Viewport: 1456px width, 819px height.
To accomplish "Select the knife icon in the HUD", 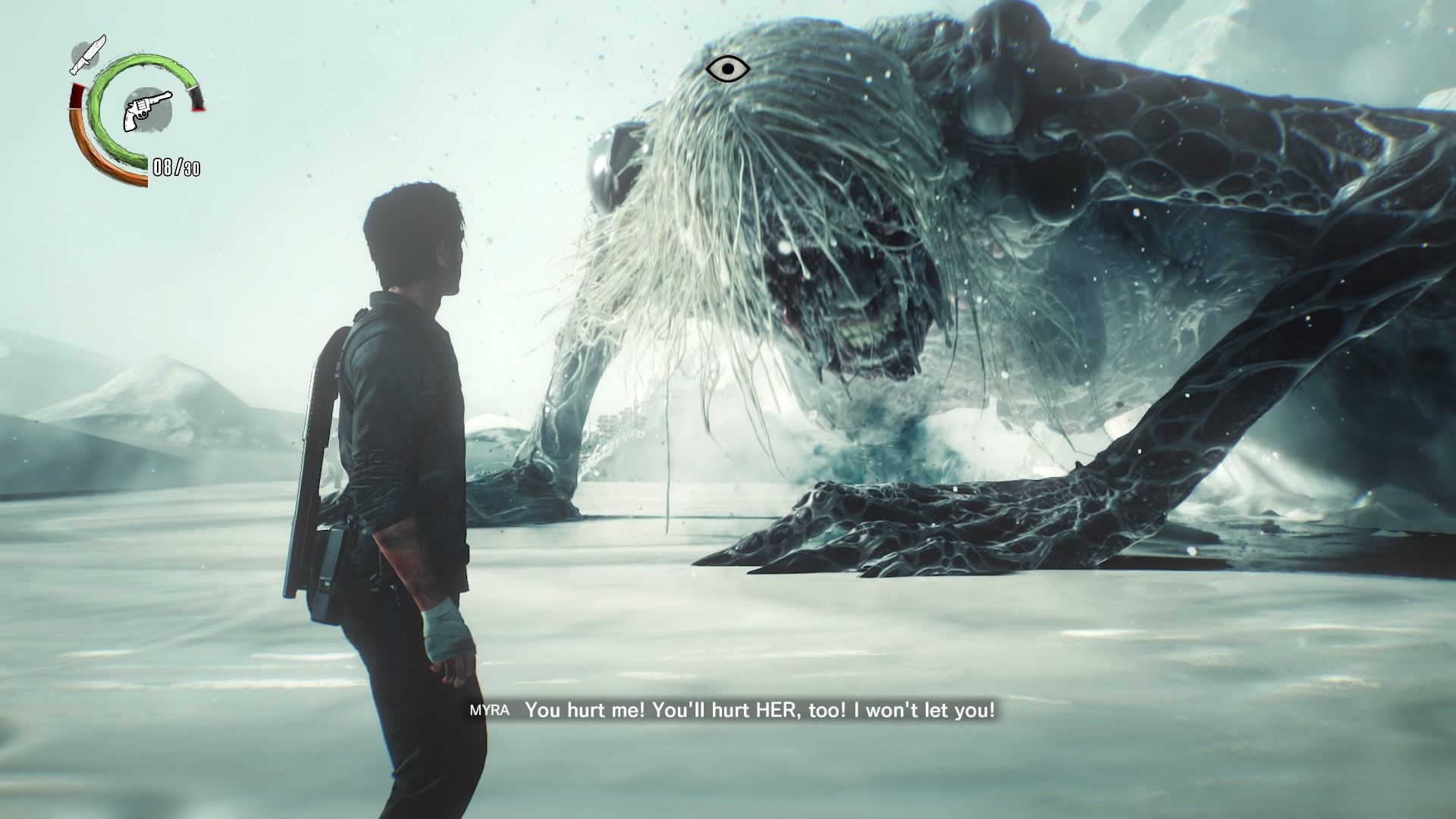I will pyautogui.click(x=88, y=54).
